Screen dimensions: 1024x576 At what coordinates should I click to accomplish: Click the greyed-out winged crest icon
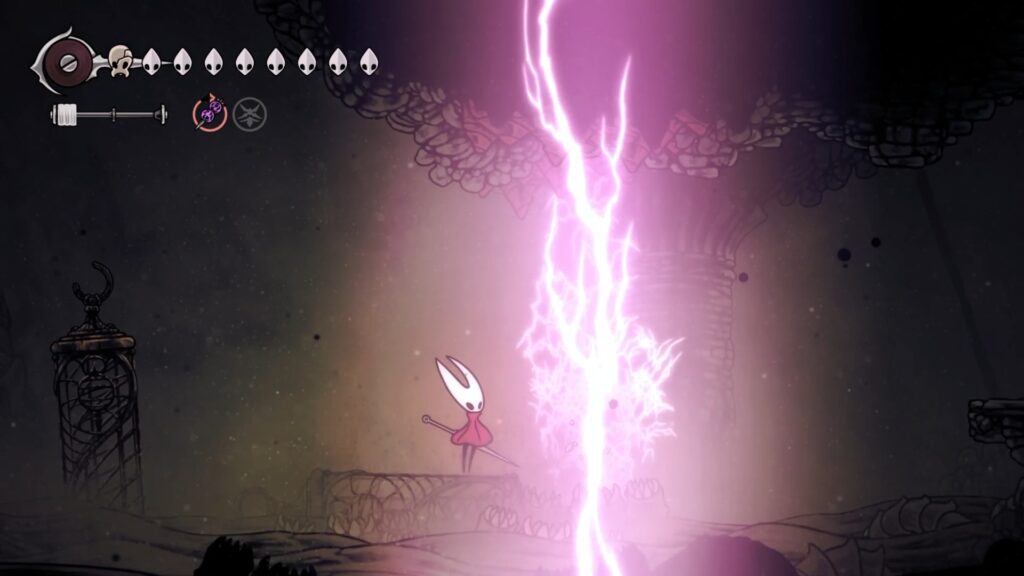249,114
